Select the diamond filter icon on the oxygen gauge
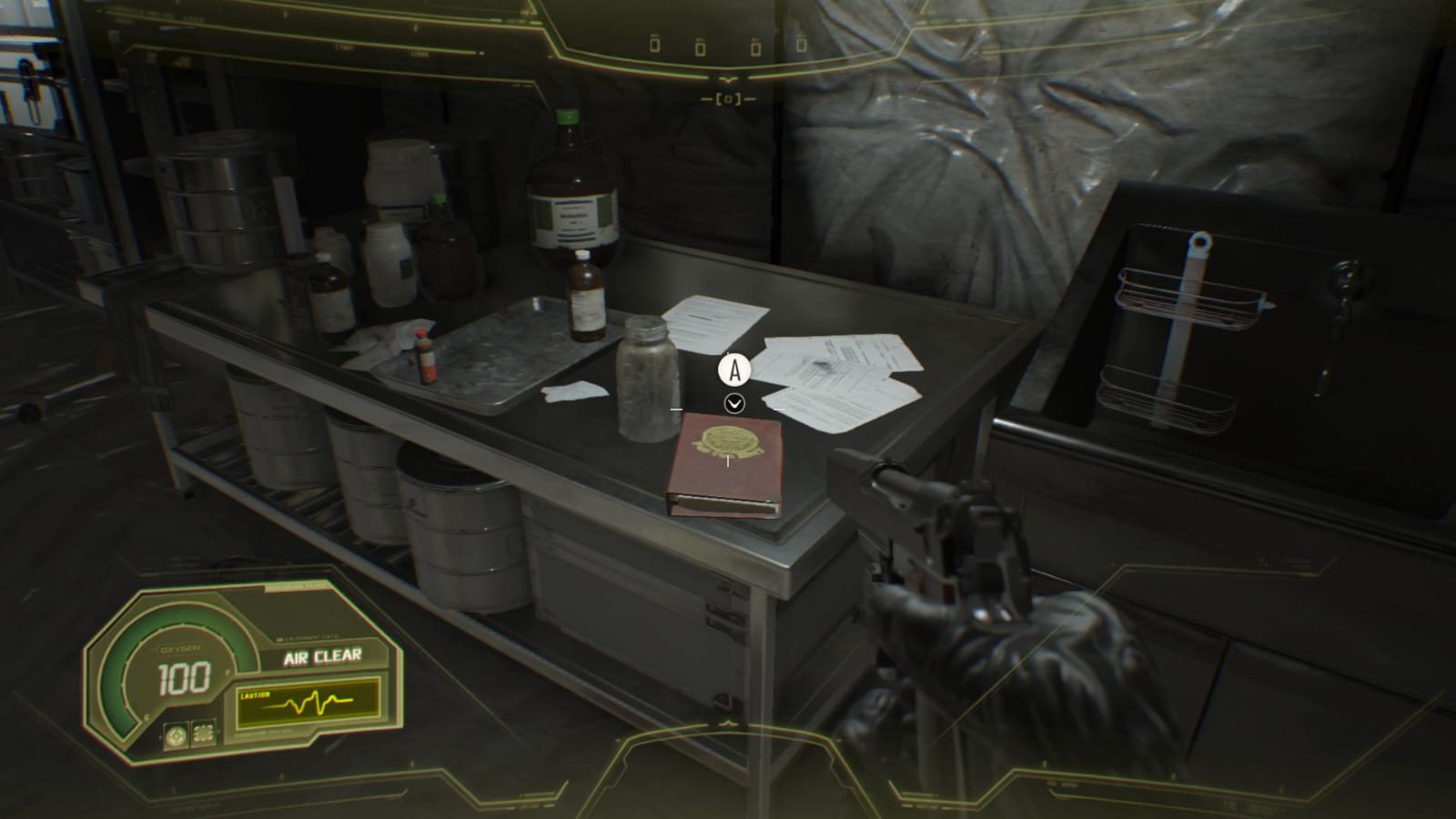The image size is (1456, 819). pos(177,735)
